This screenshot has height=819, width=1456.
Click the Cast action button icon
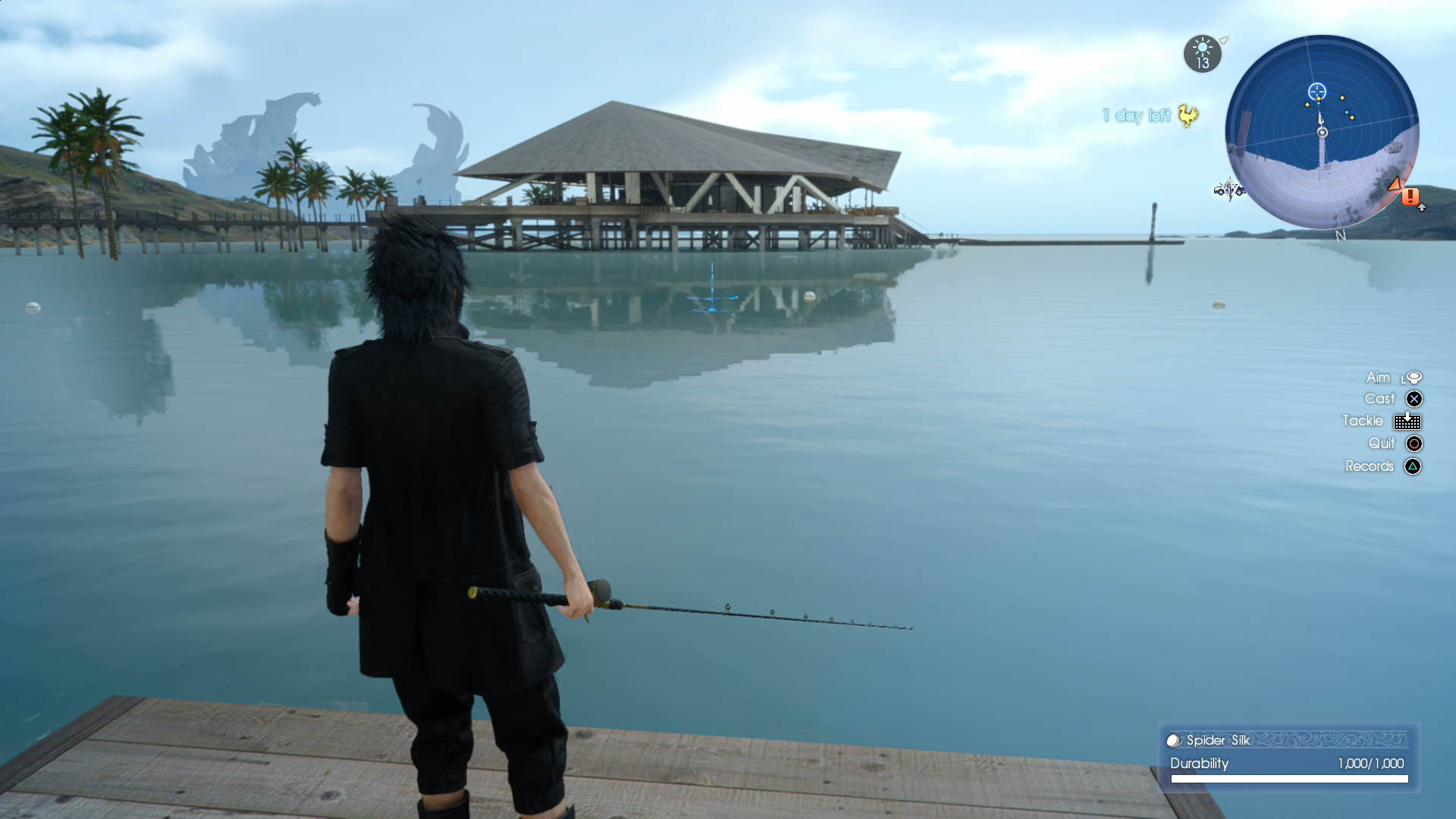coord(1414,398)
